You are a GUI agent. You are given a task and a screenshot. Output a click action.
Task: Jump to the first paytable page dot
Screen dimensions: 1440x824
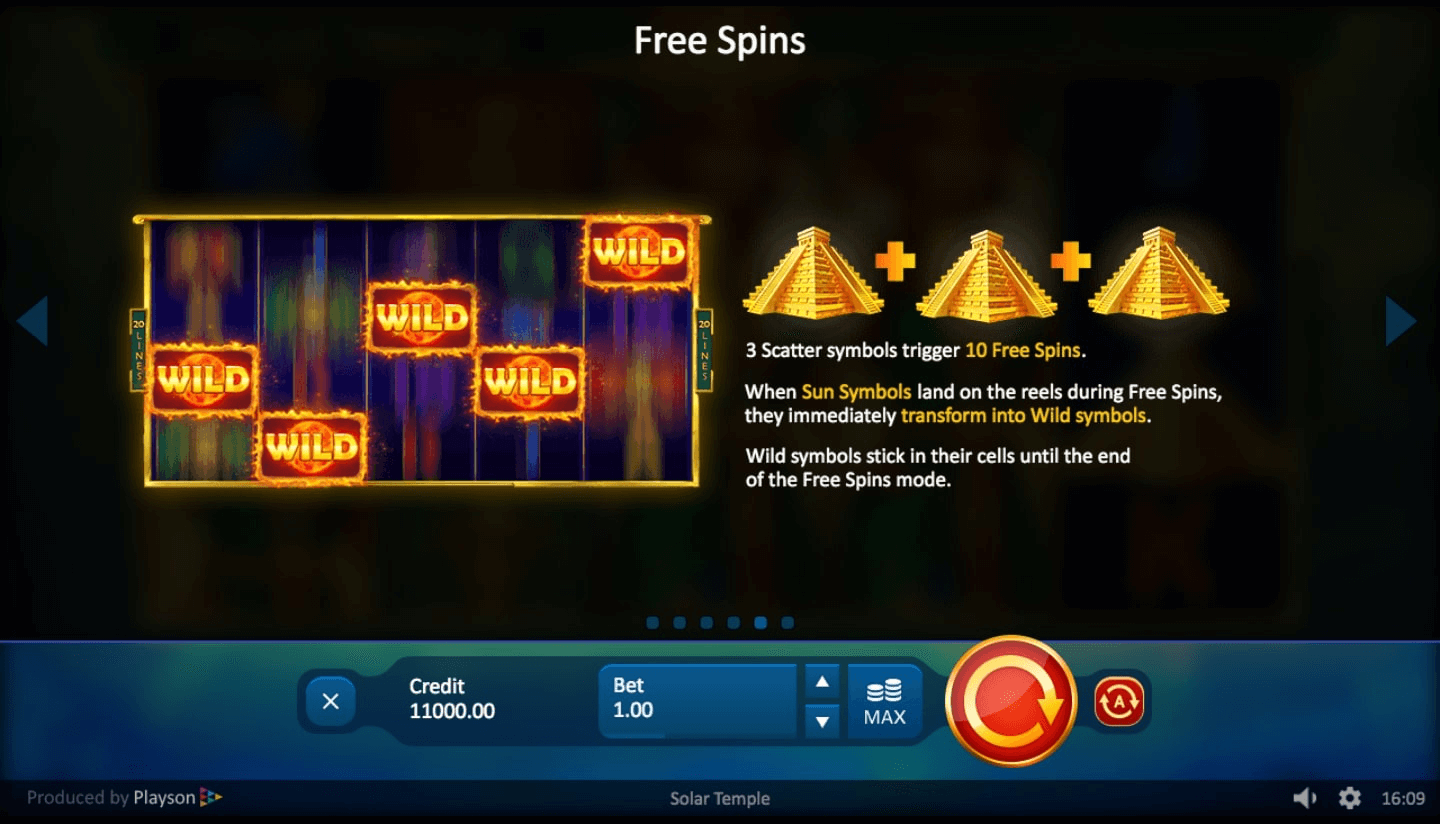tap(652, 622)
